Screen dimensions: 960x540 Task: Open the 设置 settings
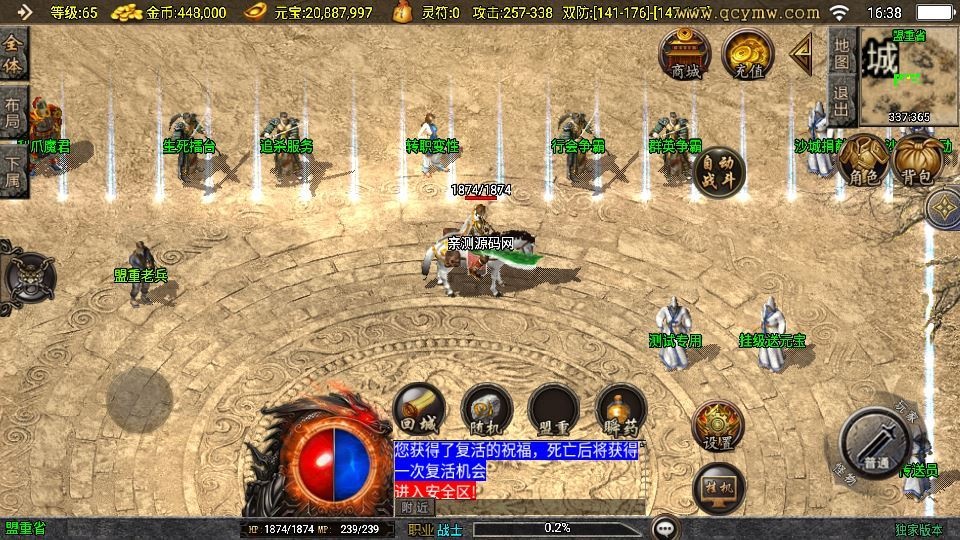tap(718, 427)
